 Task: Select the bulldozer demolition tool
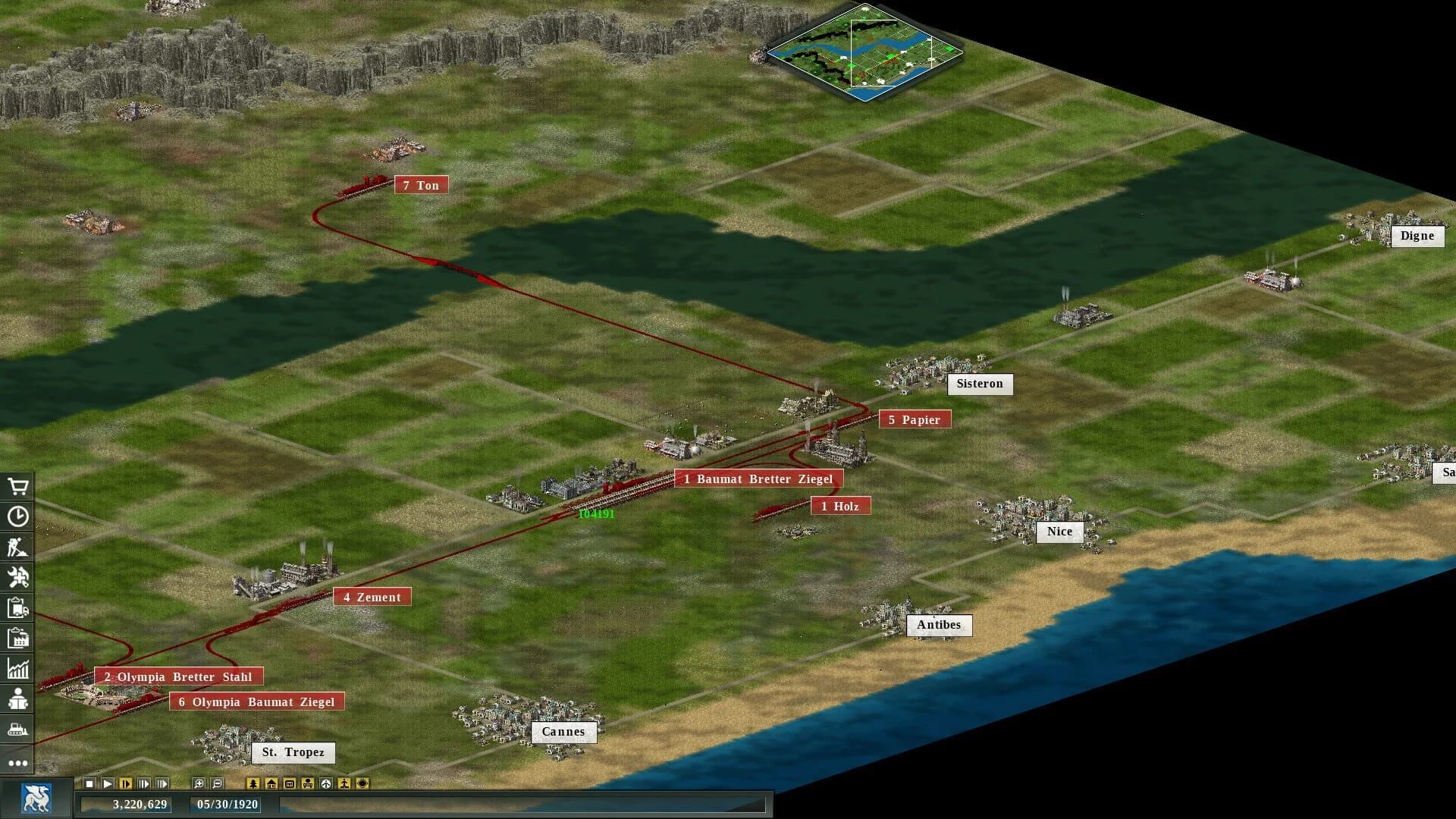(x=18, y=729)
